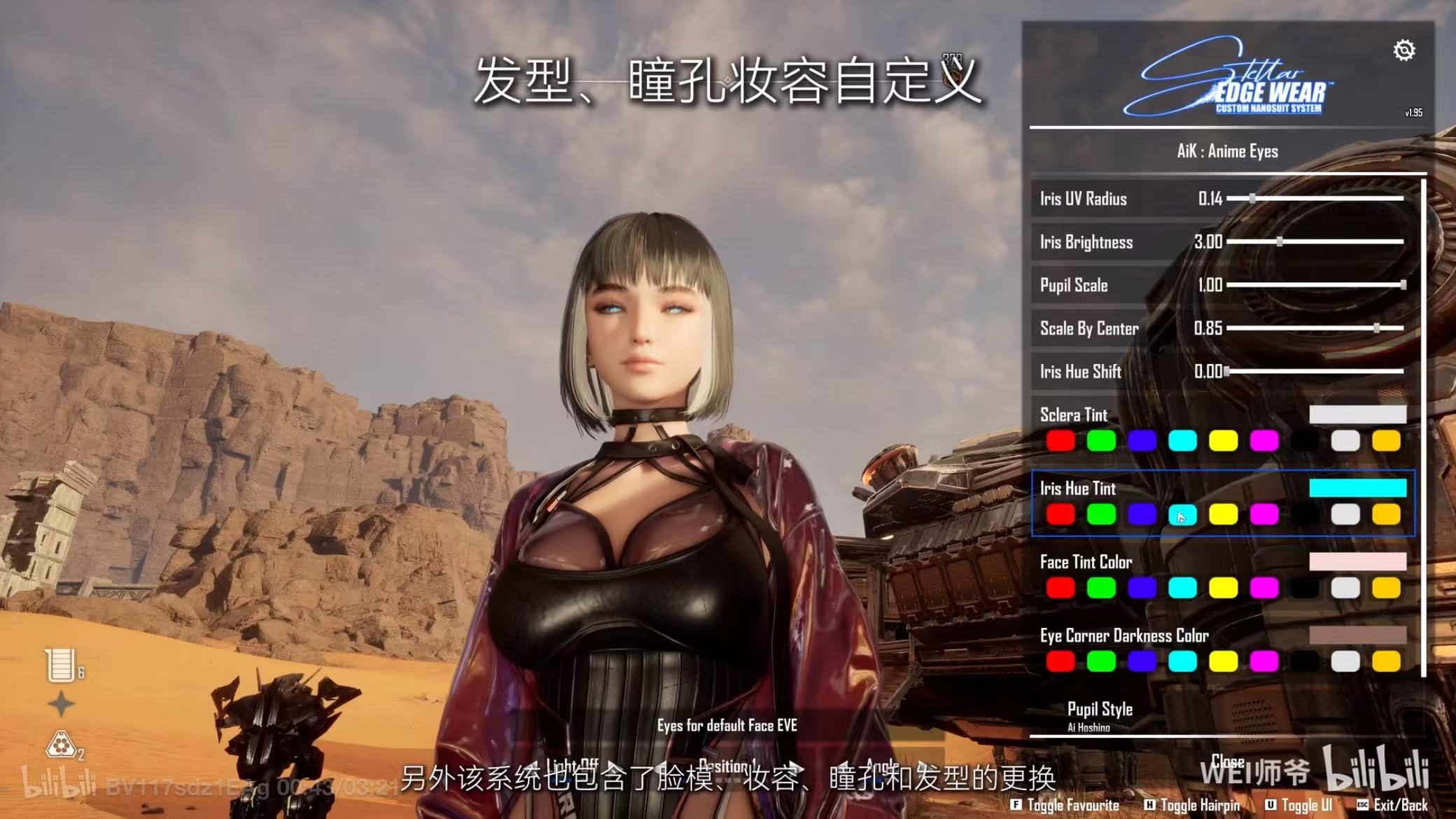Pick the yellow swatch under Face Tint Color

(1224, 588)
